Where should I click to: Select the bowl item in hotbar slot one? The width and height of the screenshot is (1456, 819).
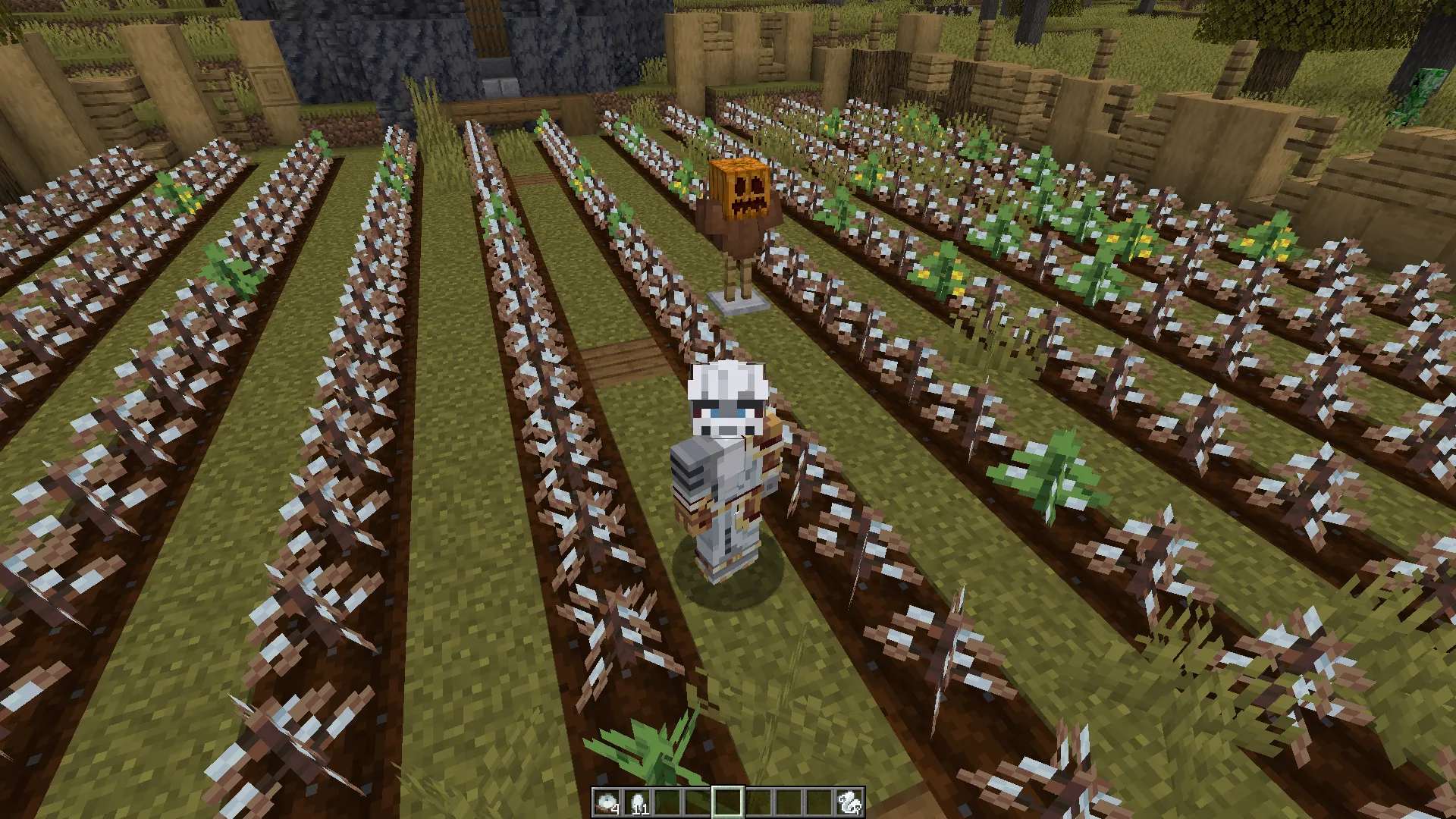[x=607, y=802]
